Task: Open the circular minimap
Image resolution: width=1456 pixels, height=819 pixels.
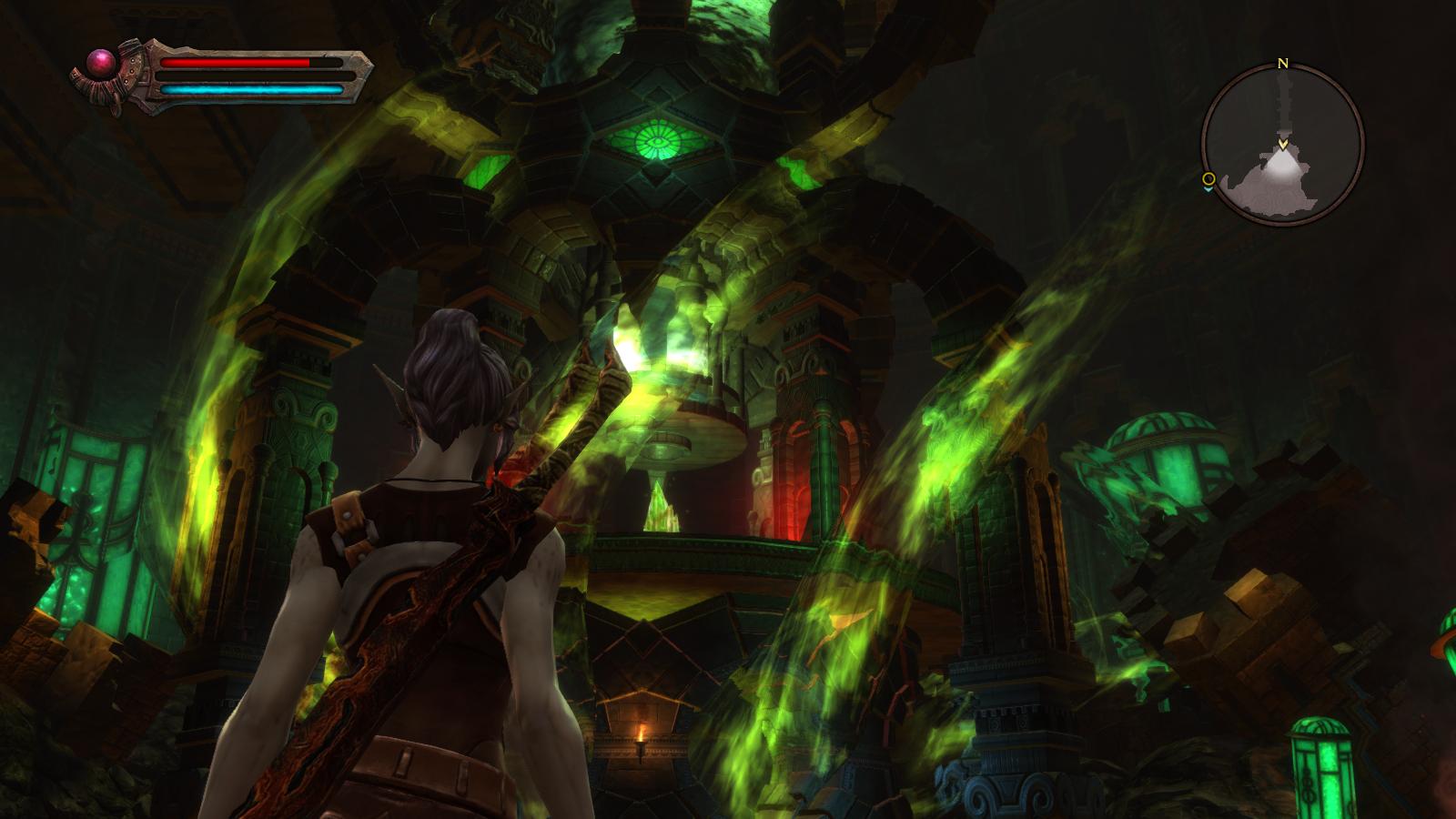Action: pyautogui.click(x=1282, y=146)
